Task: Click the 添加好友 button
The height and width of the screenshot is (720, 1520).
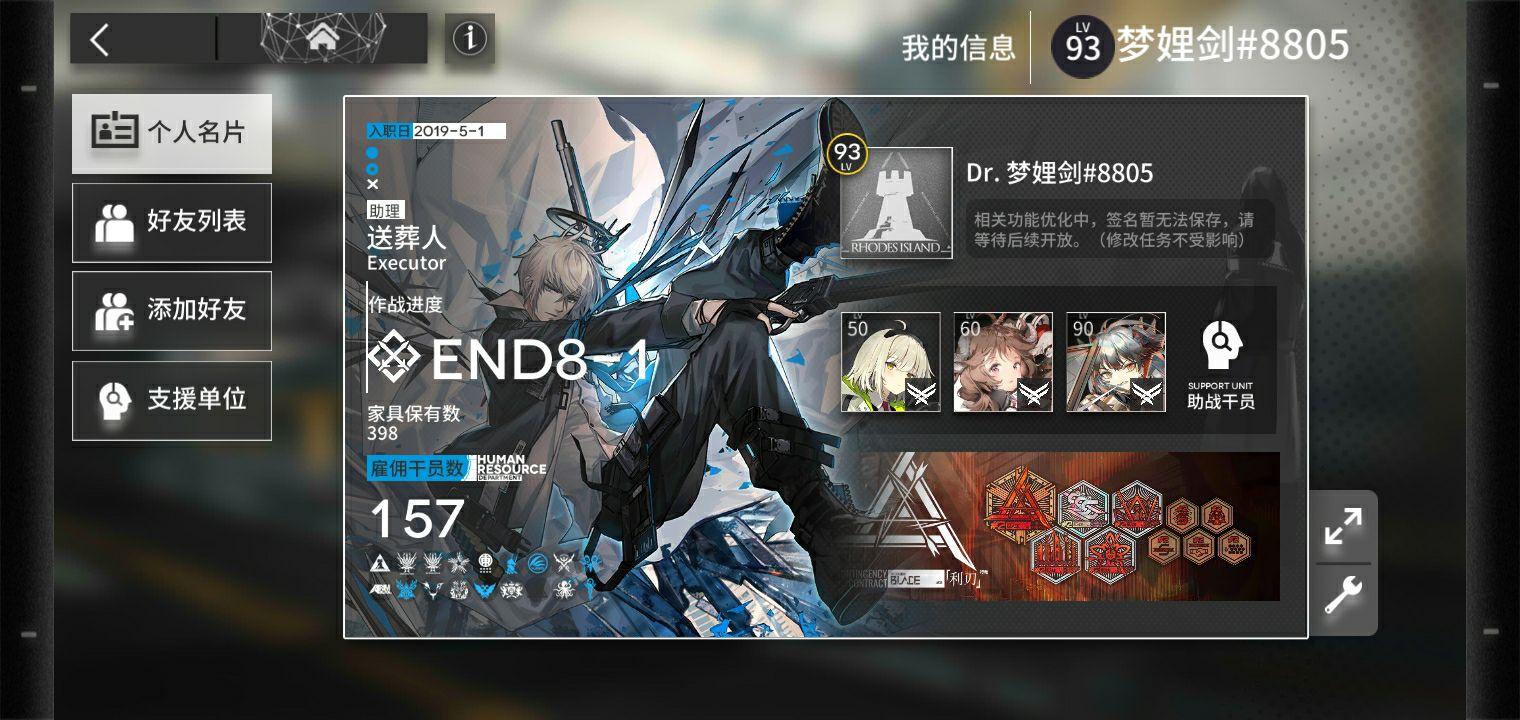Action: click(171, 310)
